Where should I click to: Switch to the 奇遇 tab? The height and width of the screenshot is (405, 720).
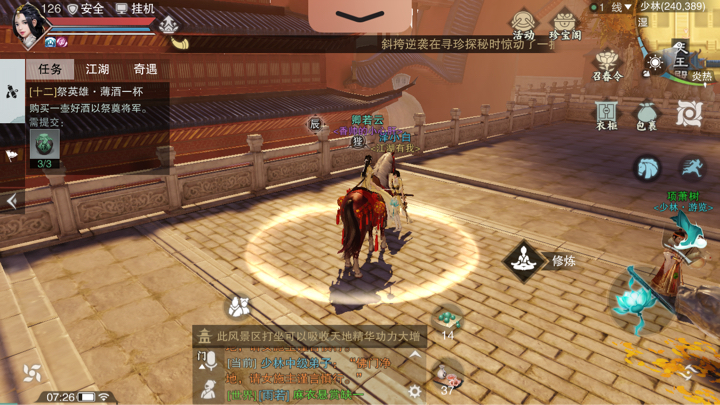(145, 69)
